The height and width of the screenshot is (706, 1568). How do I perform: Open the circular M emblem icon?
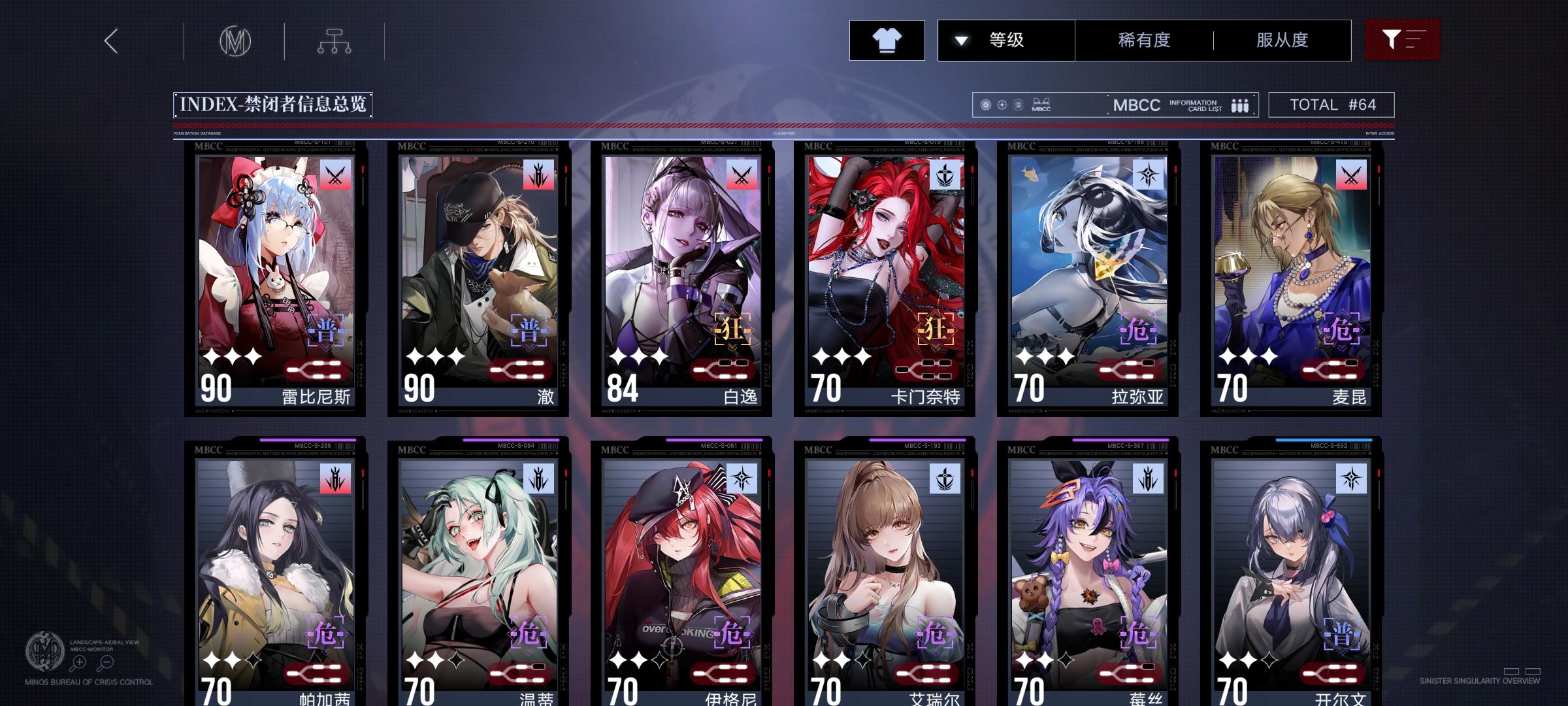[x=235, y=41]
